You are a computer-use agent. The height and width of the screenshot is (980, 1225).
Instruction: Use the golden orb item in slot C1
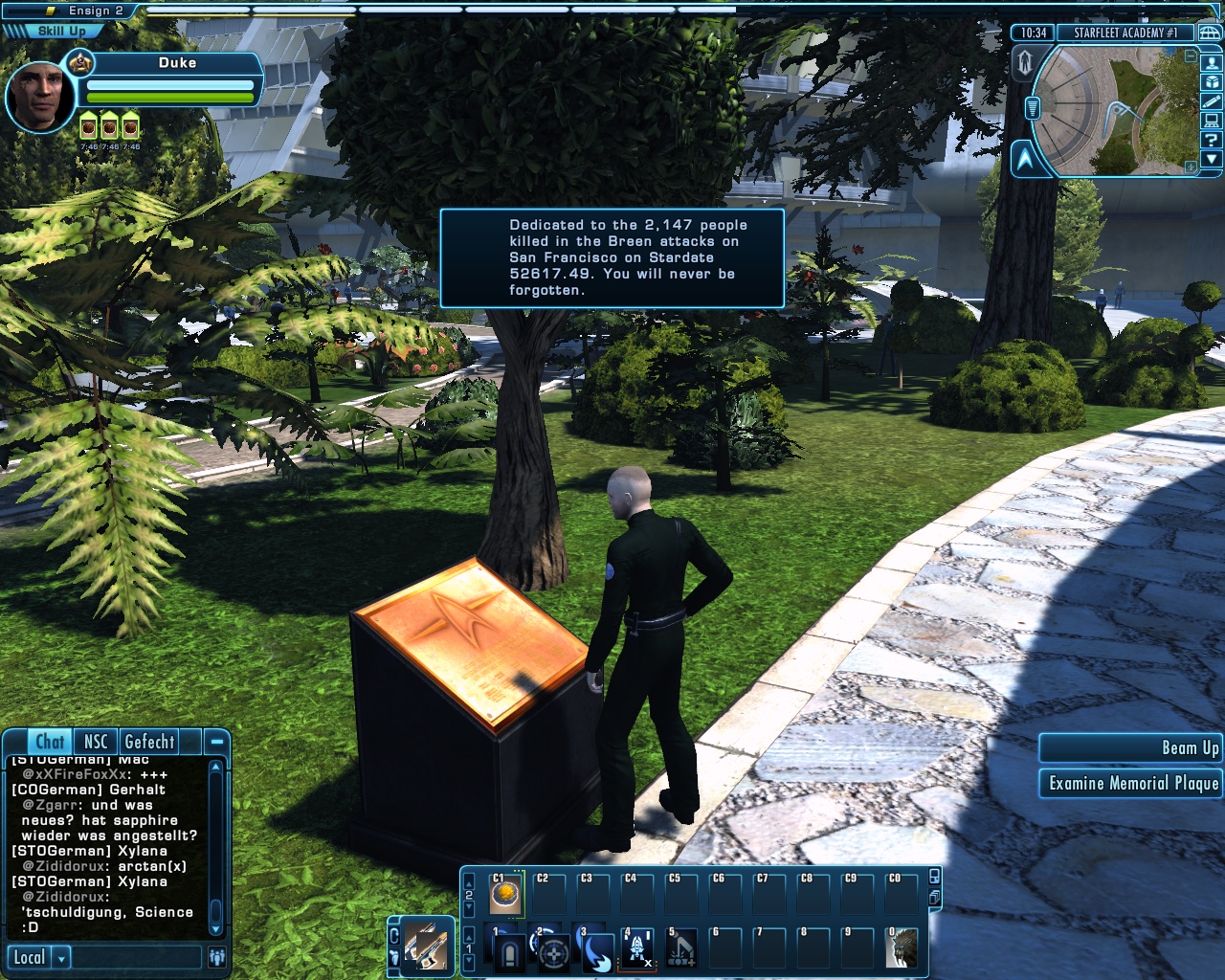(x=506, y=896)
